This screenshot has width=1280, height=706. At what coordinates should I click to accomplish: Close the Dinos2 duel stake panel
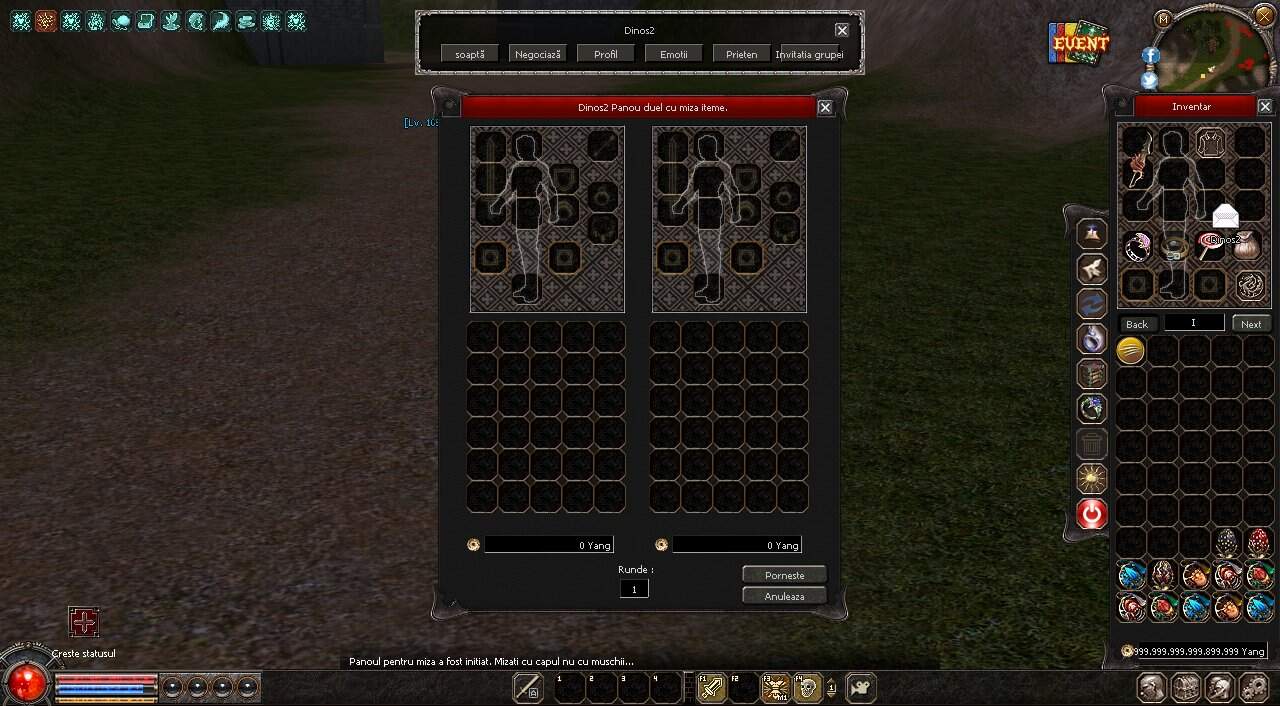[825, 108]
